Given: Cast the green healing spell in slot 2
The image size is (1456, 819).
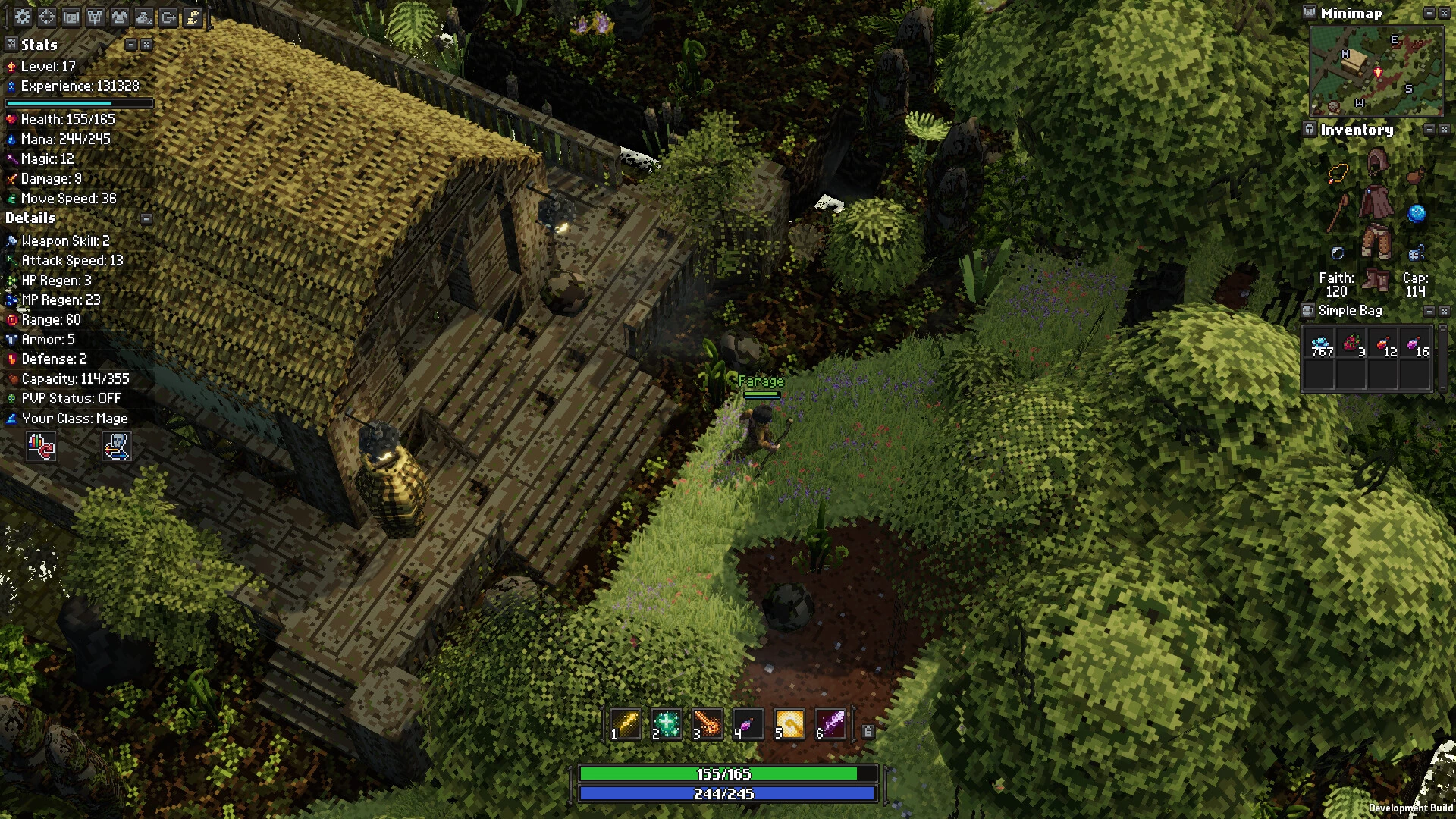Looking at the screenshot, I should pos(668,724).
